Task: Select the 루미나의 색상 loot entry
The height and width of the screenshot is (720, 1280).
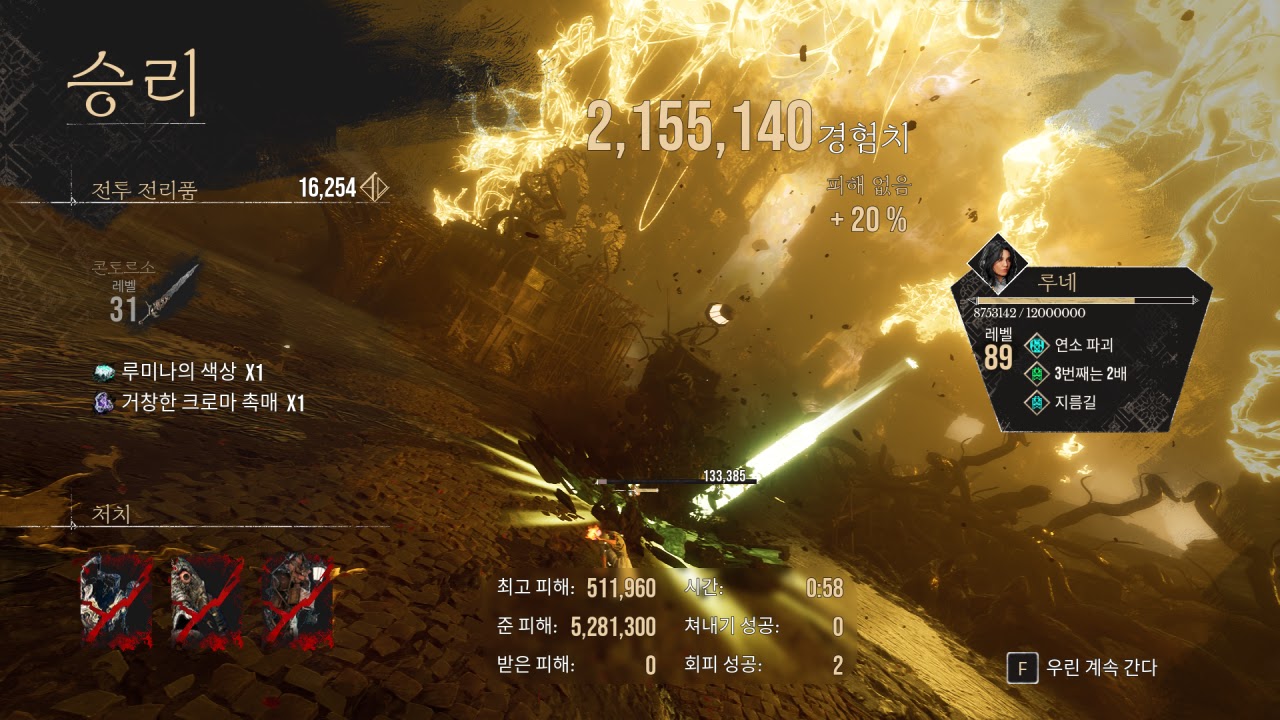Action: 178,372
